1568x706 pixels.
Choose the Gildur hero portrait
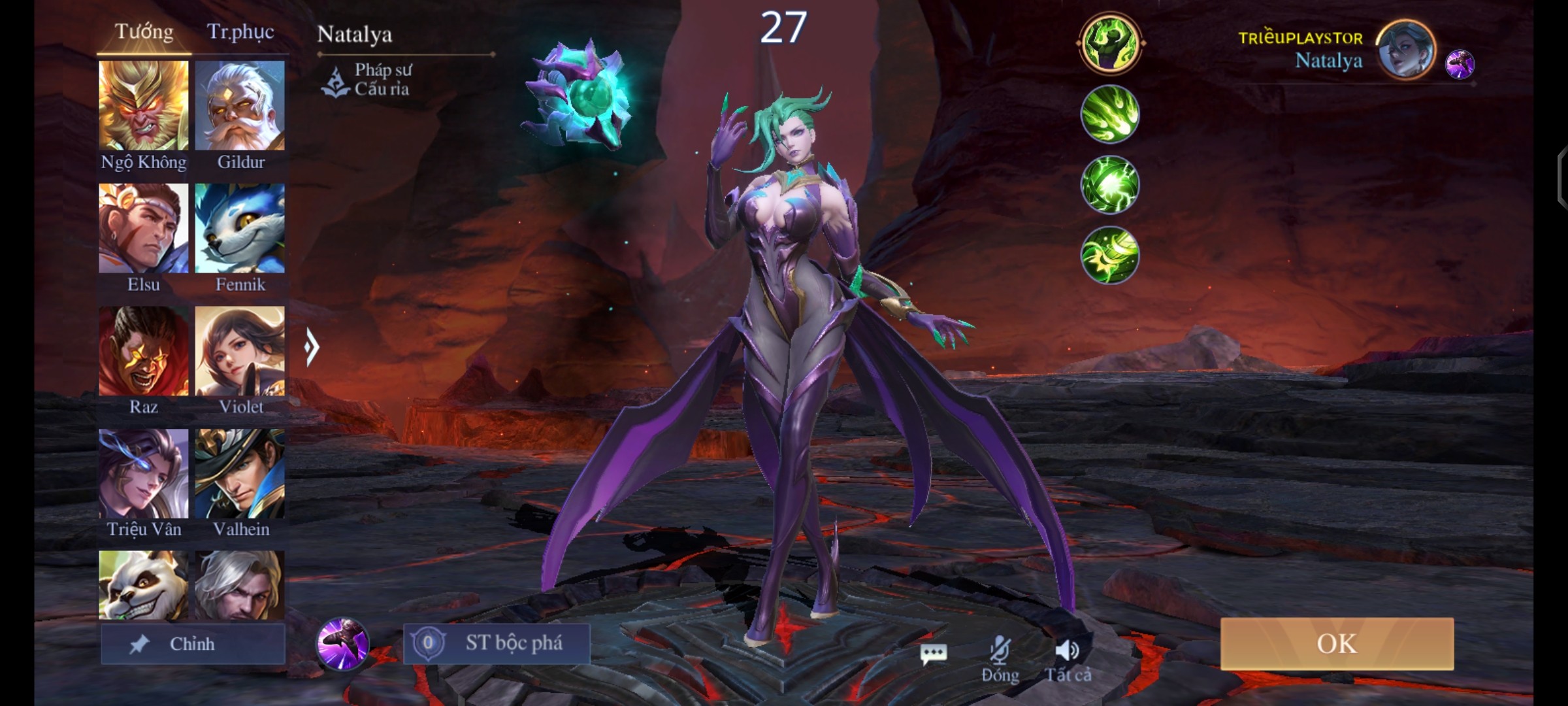point(240,105)
